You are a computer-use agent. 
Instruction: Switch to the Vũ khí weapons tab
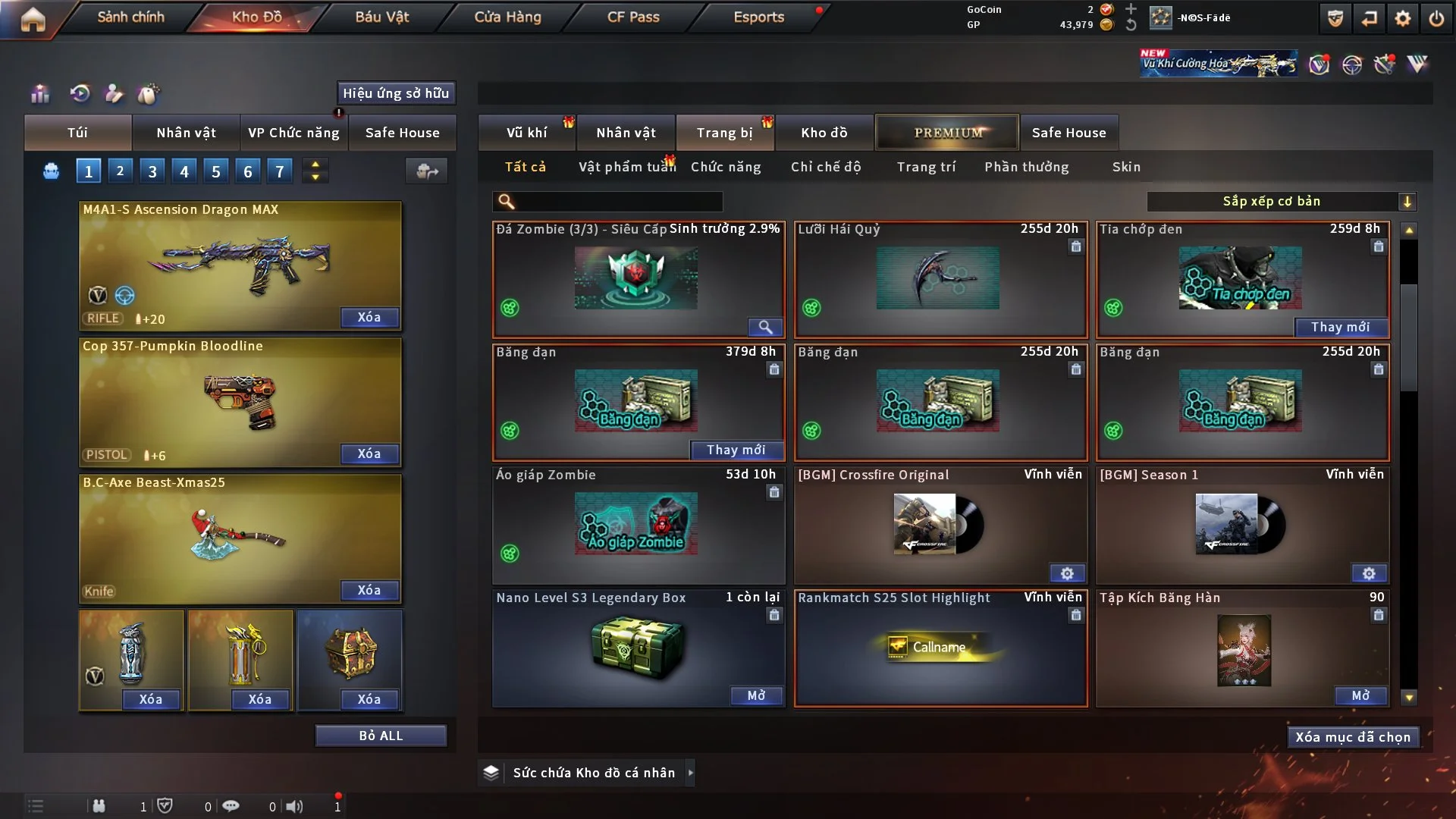point(526,133)
